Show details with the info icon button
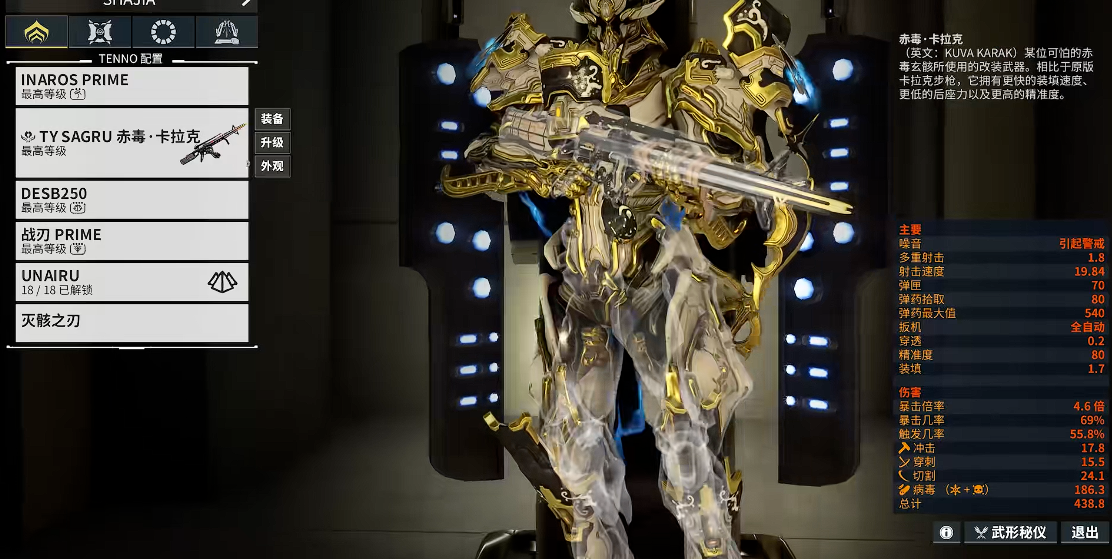Viewport: 1112px width, 559px height. (946, 533)
